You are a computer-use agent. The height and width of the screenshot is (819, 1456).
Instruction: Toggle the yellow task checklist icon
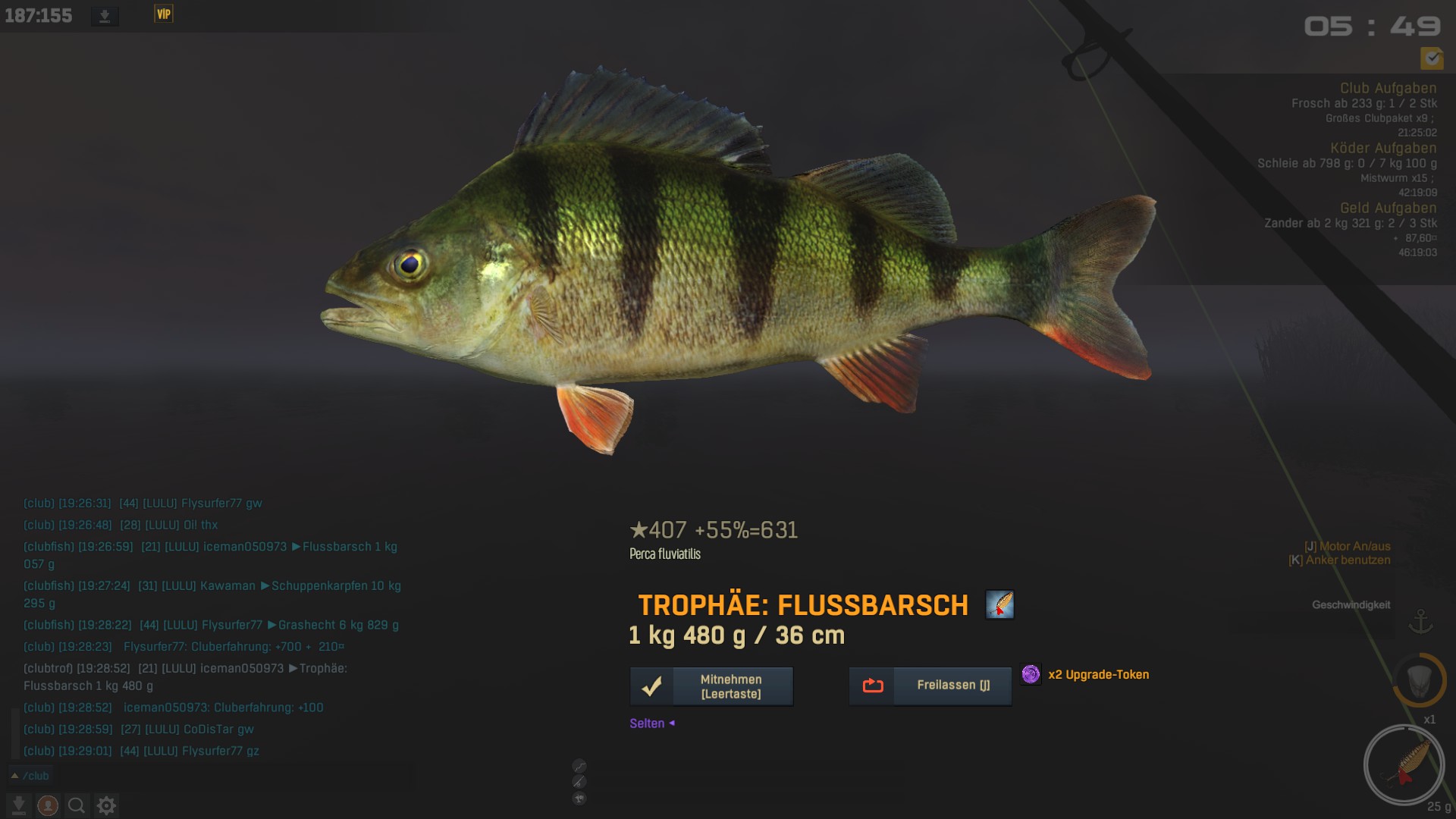(1432, 58)
